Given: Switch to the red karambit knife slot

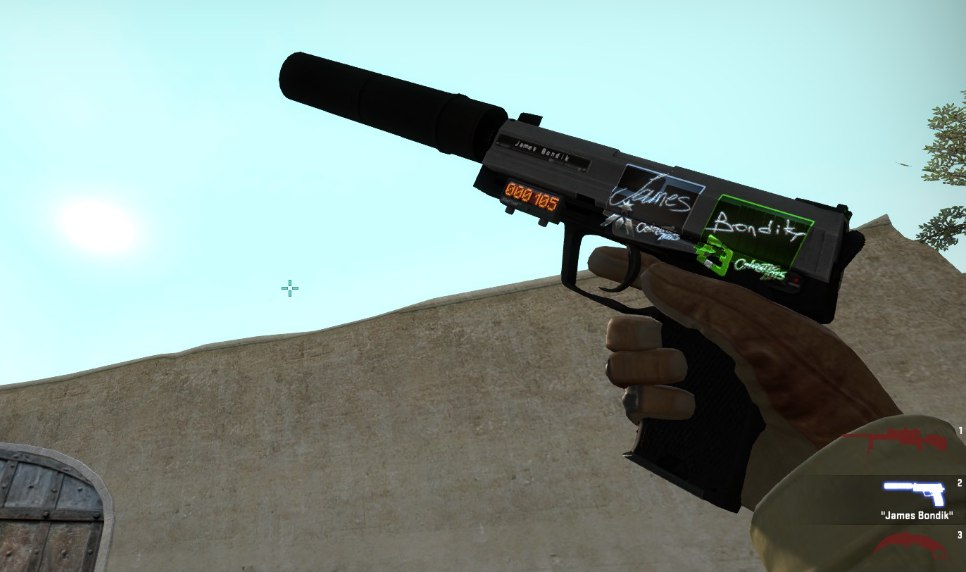Looking at the screenshot, I should point(911,545).
